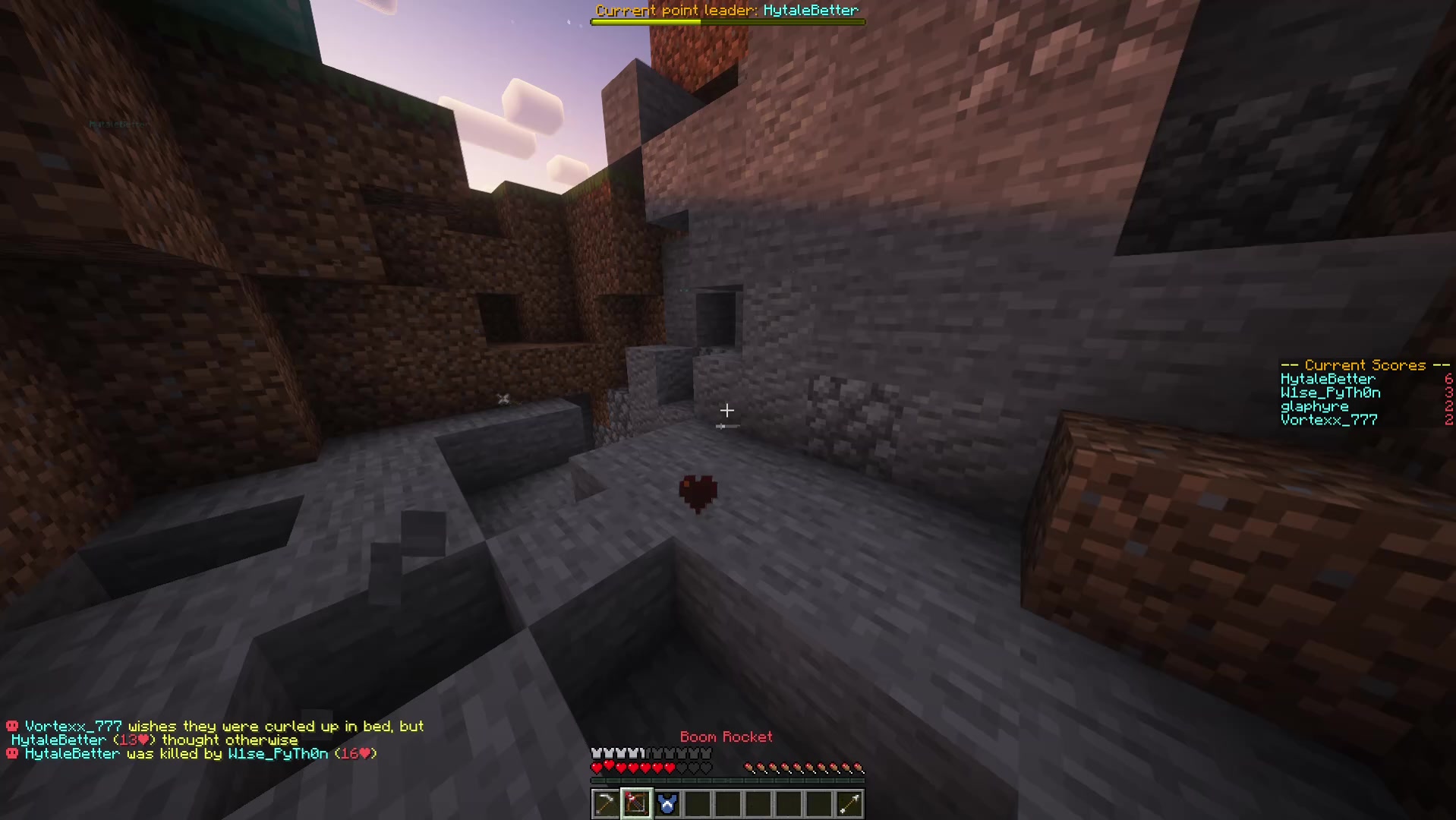Select glaphyre on the scoreboard
This screenshot has width=1456, height=820.
[x=1313, y=406]
